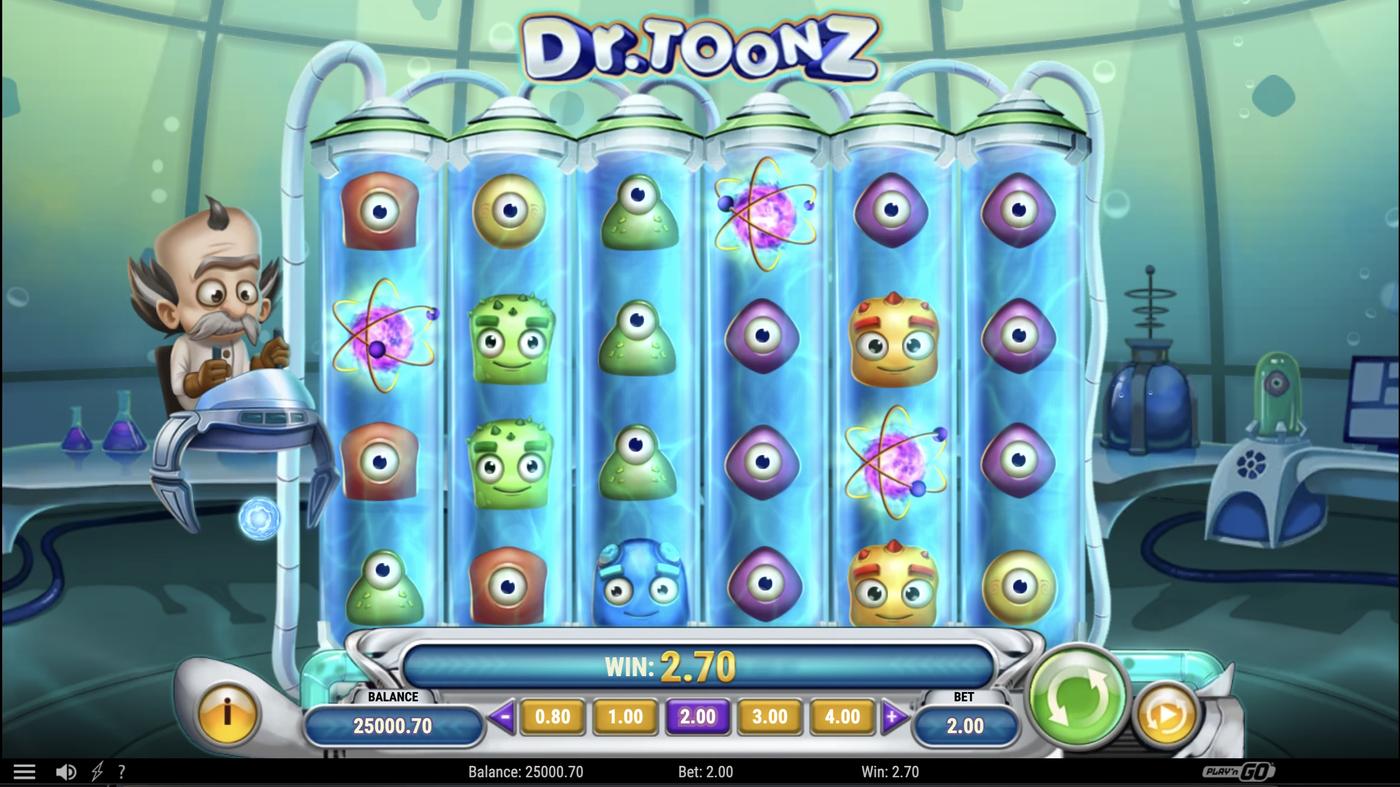
Task: Select the 3.00 bet button
Action: tap(769, 716)
